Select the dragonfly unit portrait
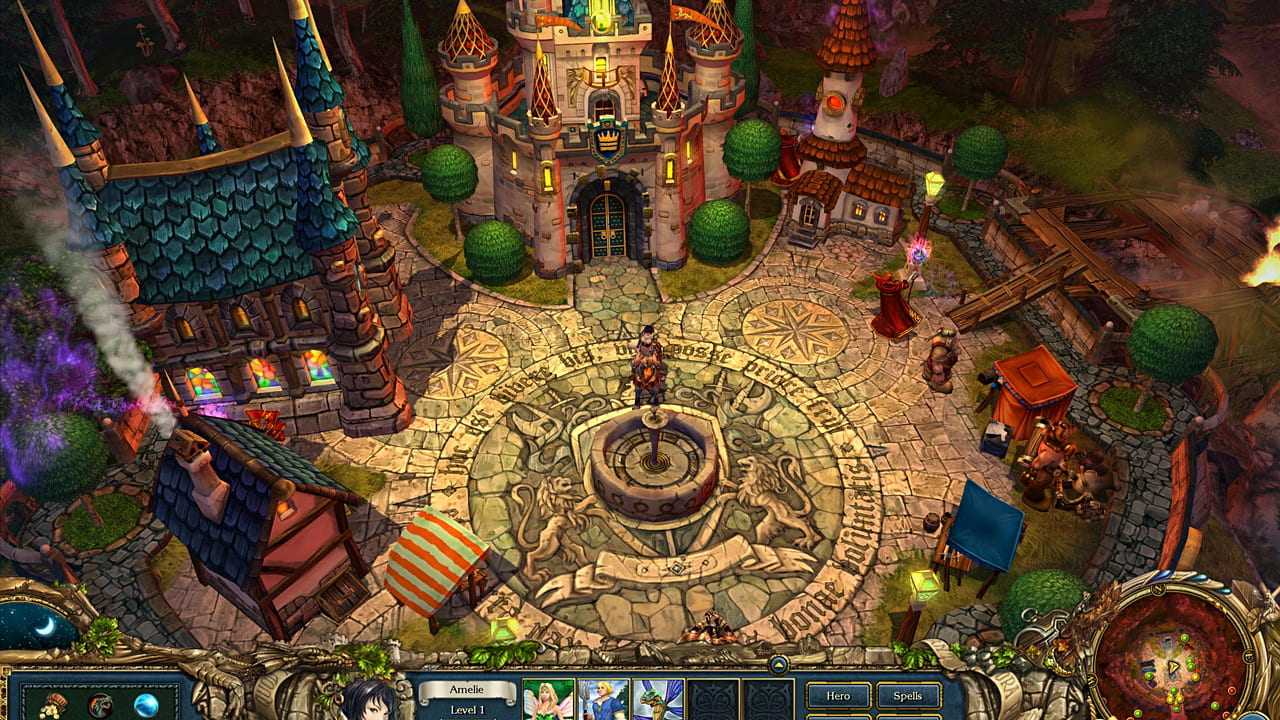Viewport: 1280px width, 720px height. [x=658, y=700]
